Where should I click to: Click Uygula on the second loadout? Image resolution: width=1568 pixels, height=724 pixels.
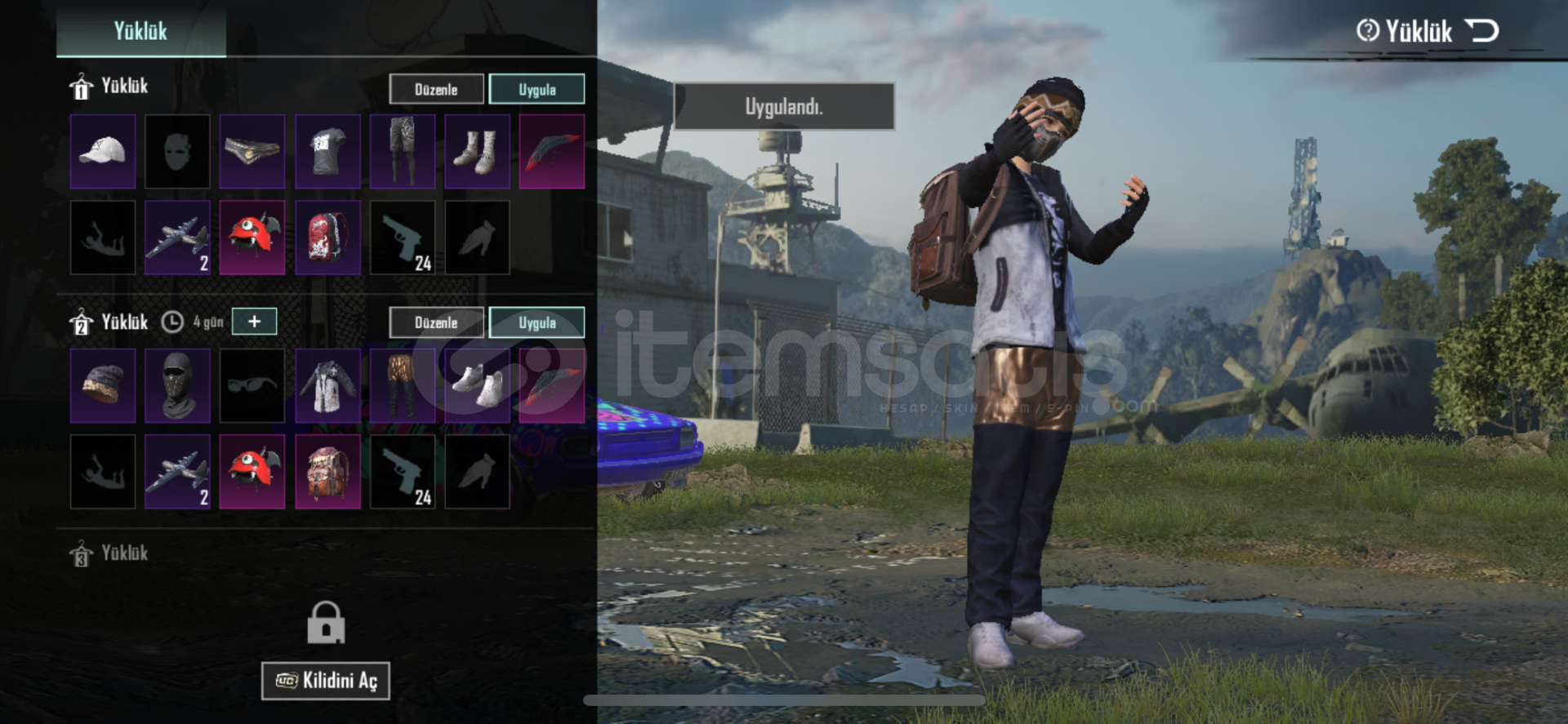tap(537, 322)
